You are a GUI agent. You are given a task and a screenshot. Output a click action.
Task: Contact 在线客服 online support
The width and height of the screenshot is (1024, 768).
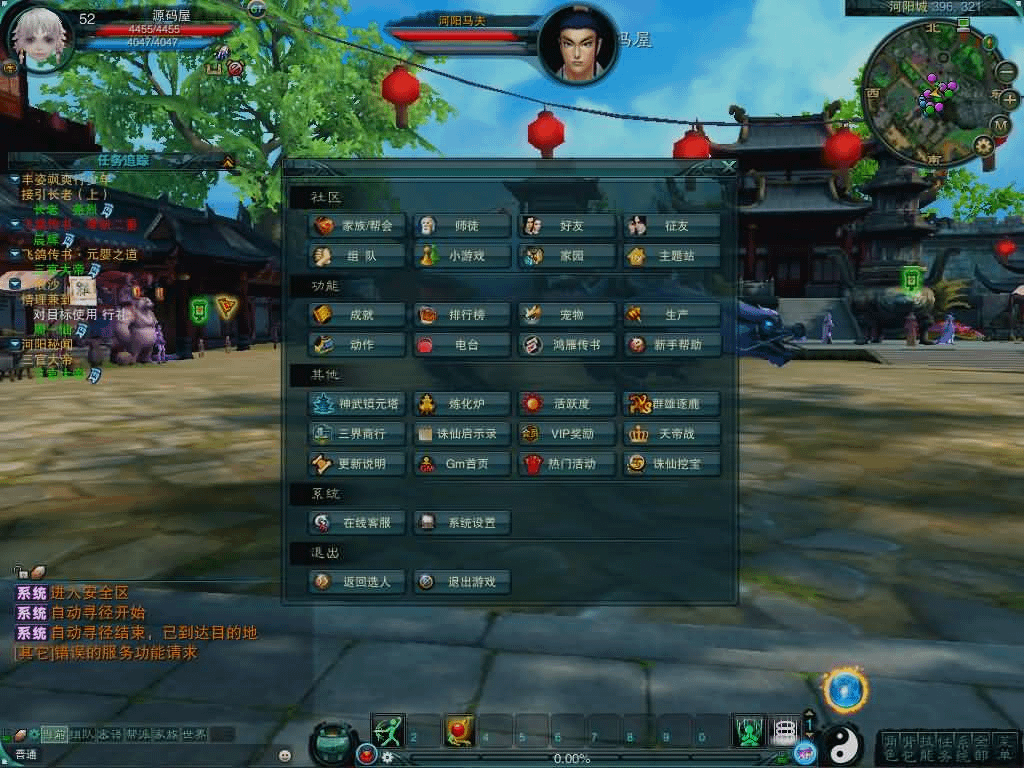pyautogui.click(x=358, y=522)
